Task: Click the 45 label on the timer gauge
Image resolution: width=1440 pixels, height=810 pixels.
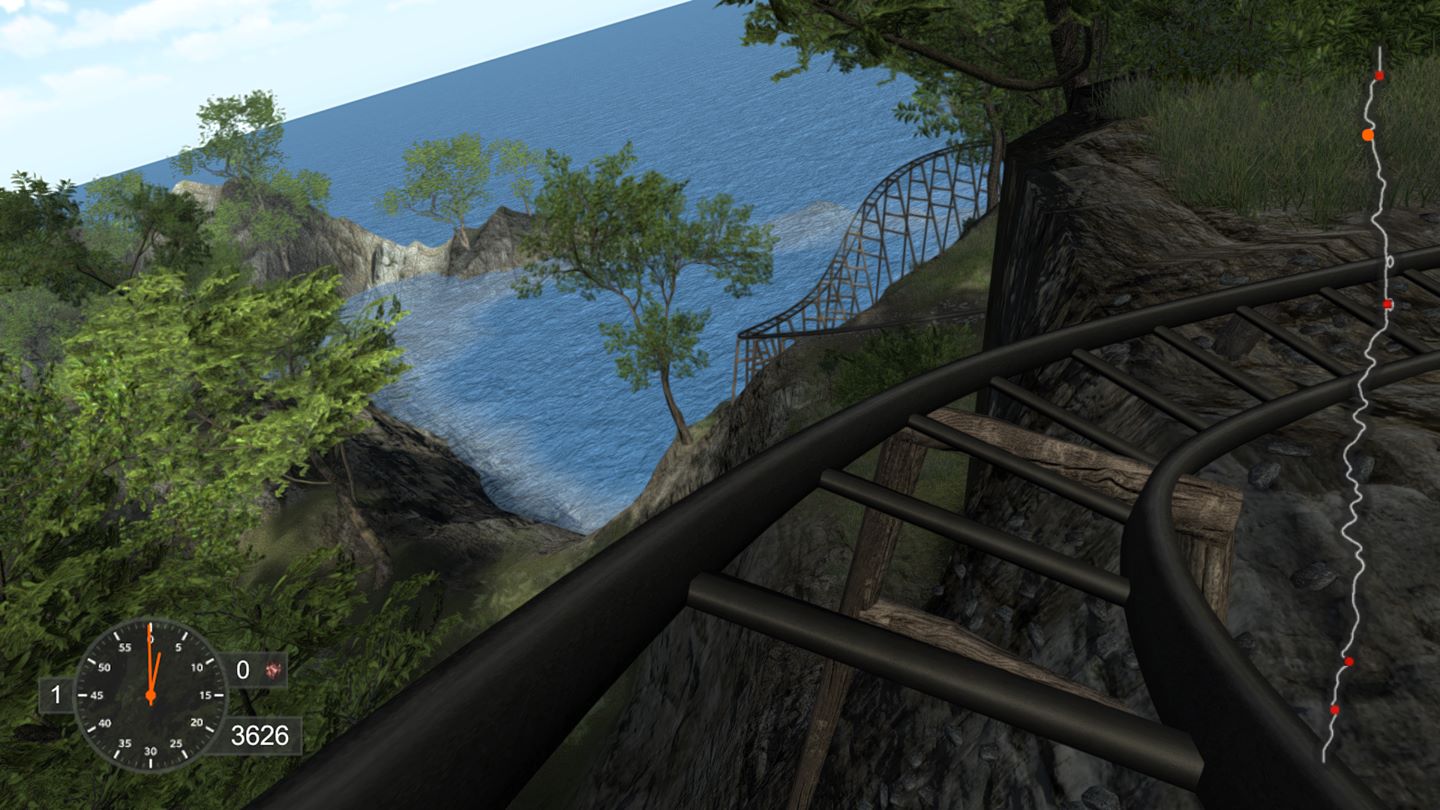Action: (x=97, y=695)
